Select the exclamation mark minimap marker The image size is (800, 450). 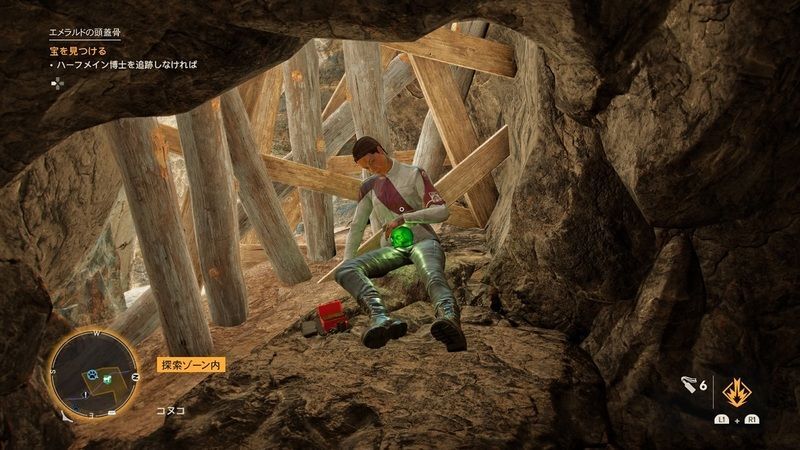(86, 394)
